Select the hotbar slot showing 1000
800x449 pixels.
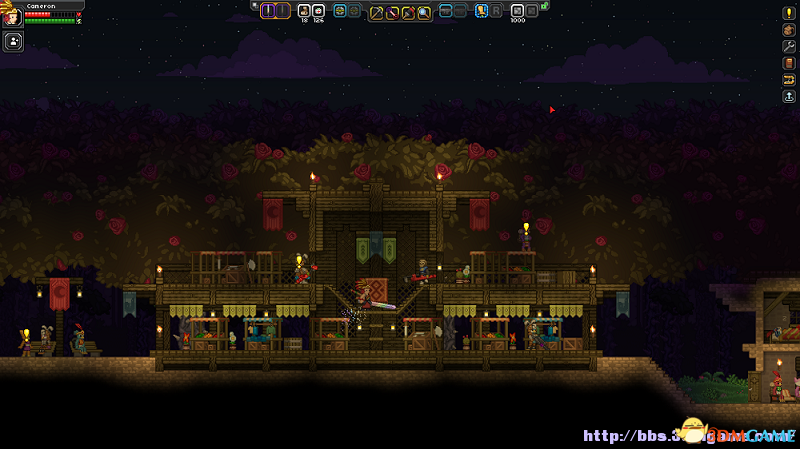point(517,11)
